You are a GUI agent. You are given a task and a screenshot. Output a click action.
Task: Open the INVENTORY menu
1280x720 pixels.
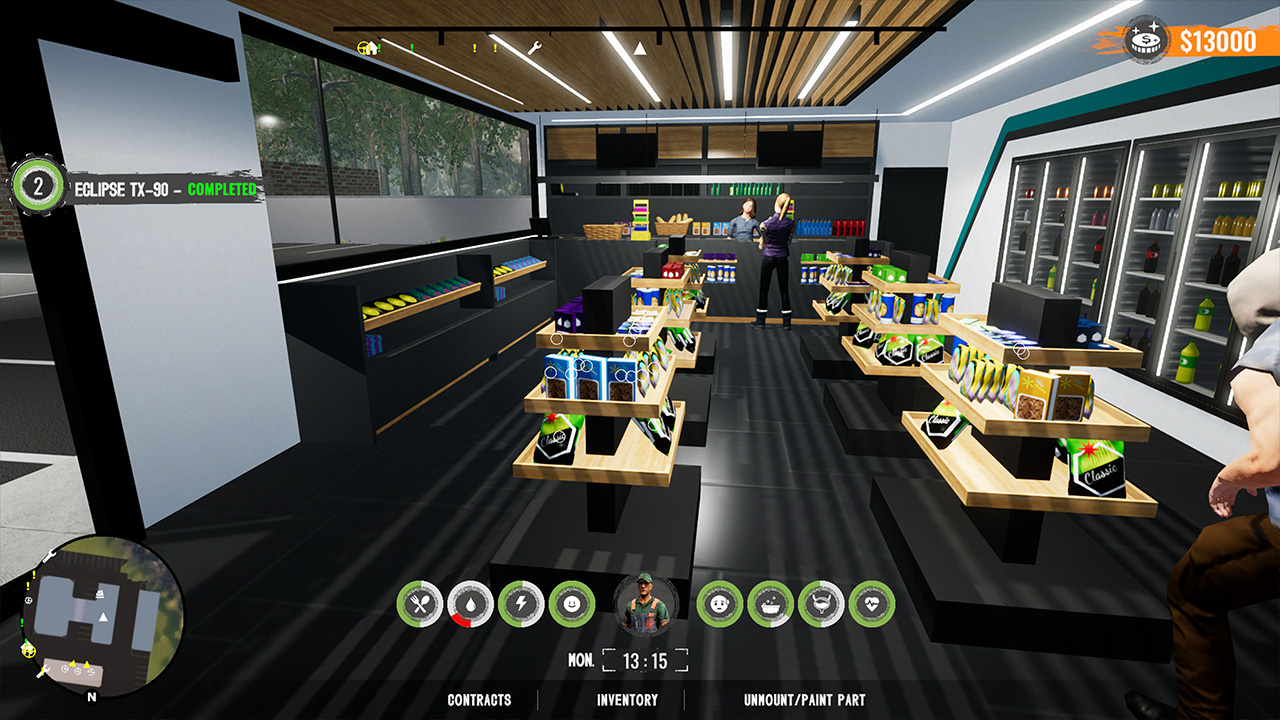click(626, 701)
